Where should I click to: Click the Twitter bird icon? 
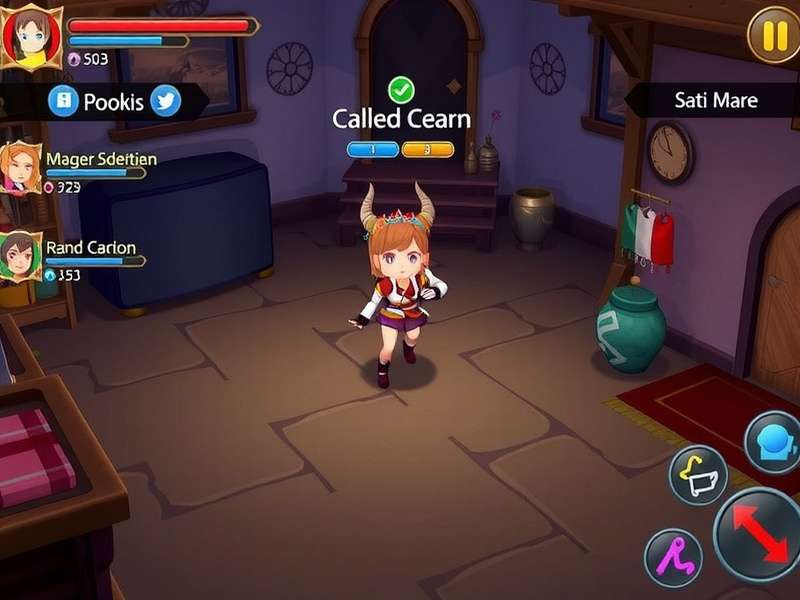click(166, 101)
